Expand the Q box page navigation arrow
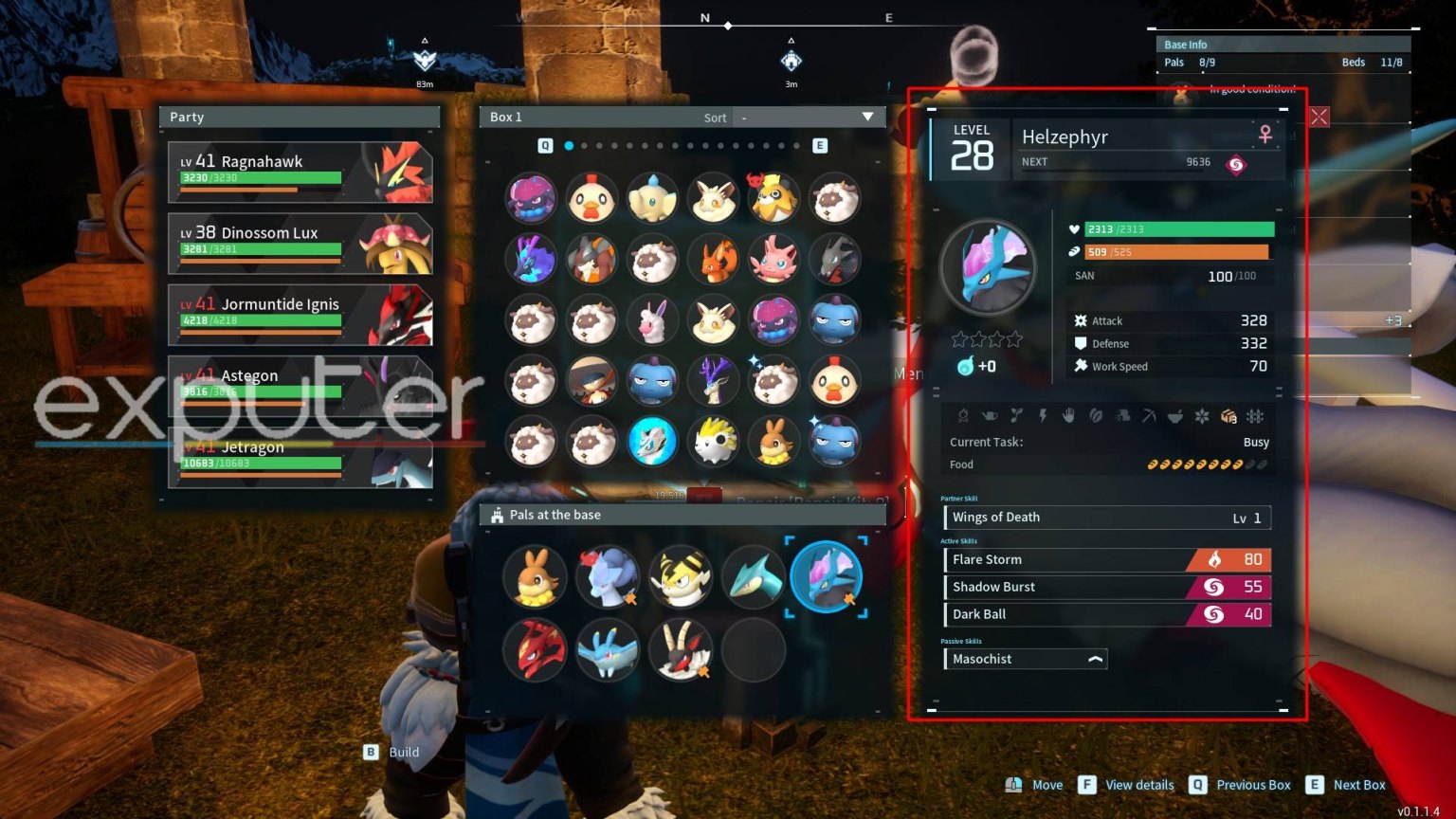 click(x=544, y=146)
